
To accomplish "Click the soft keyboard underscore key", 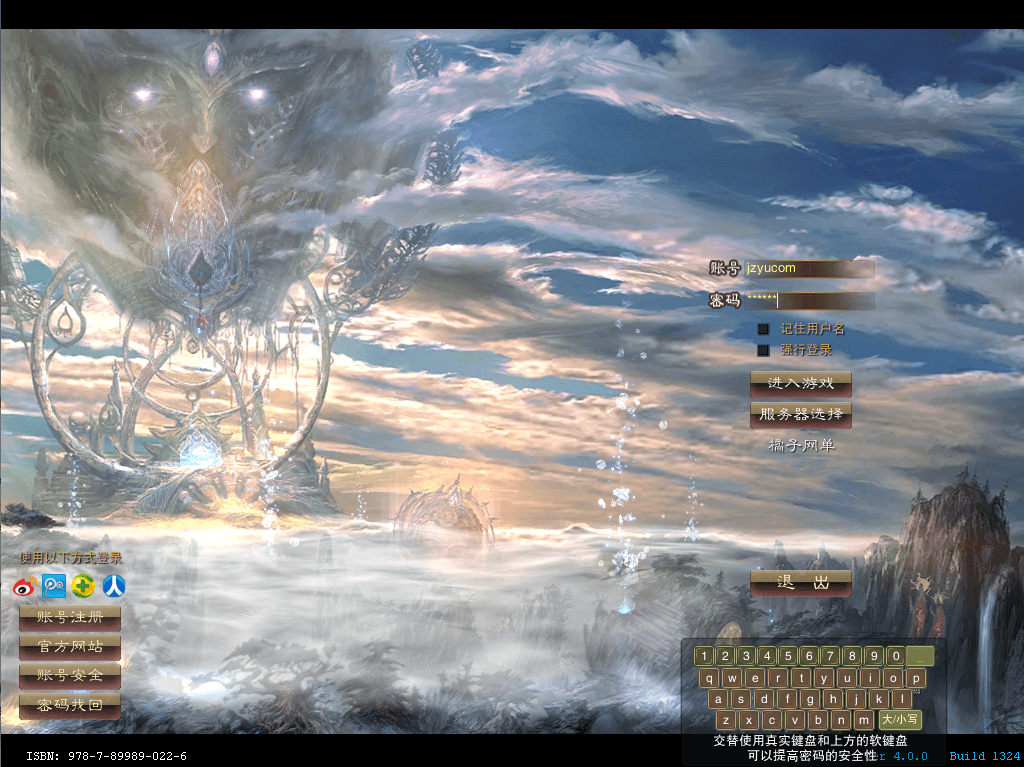I will [920, 657].
